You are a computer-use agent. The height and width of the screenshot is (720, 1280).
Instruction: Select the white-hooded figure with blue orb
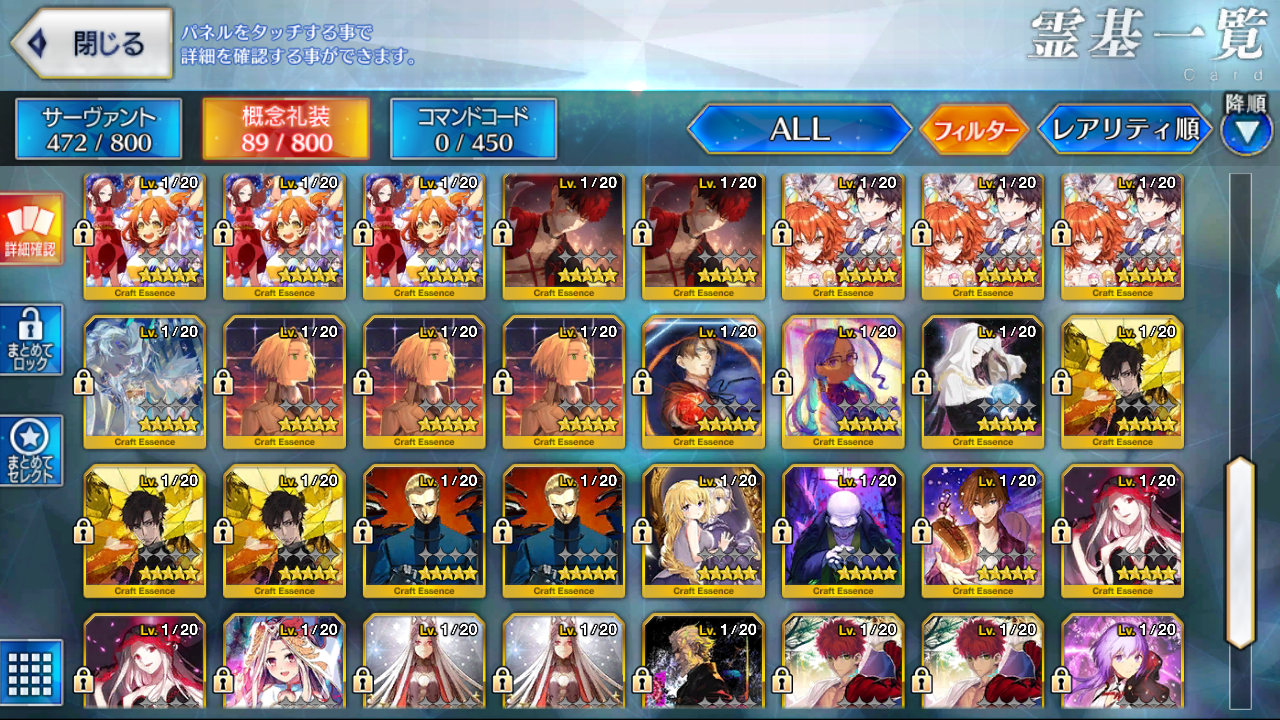[982, 382]
